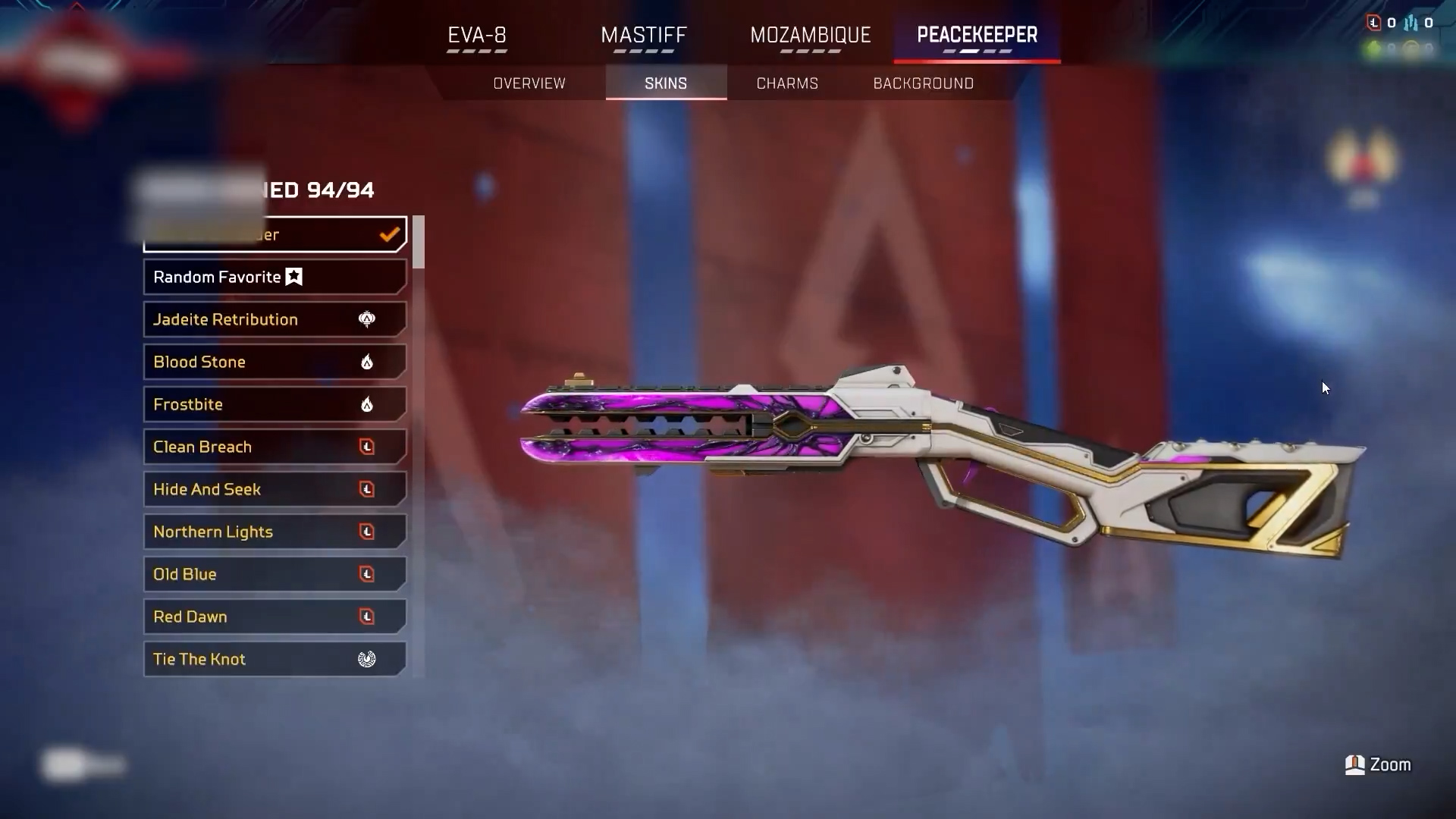Click the skin list scrollbar handle
Screen dimensions: 1456x819
point(419,242)
